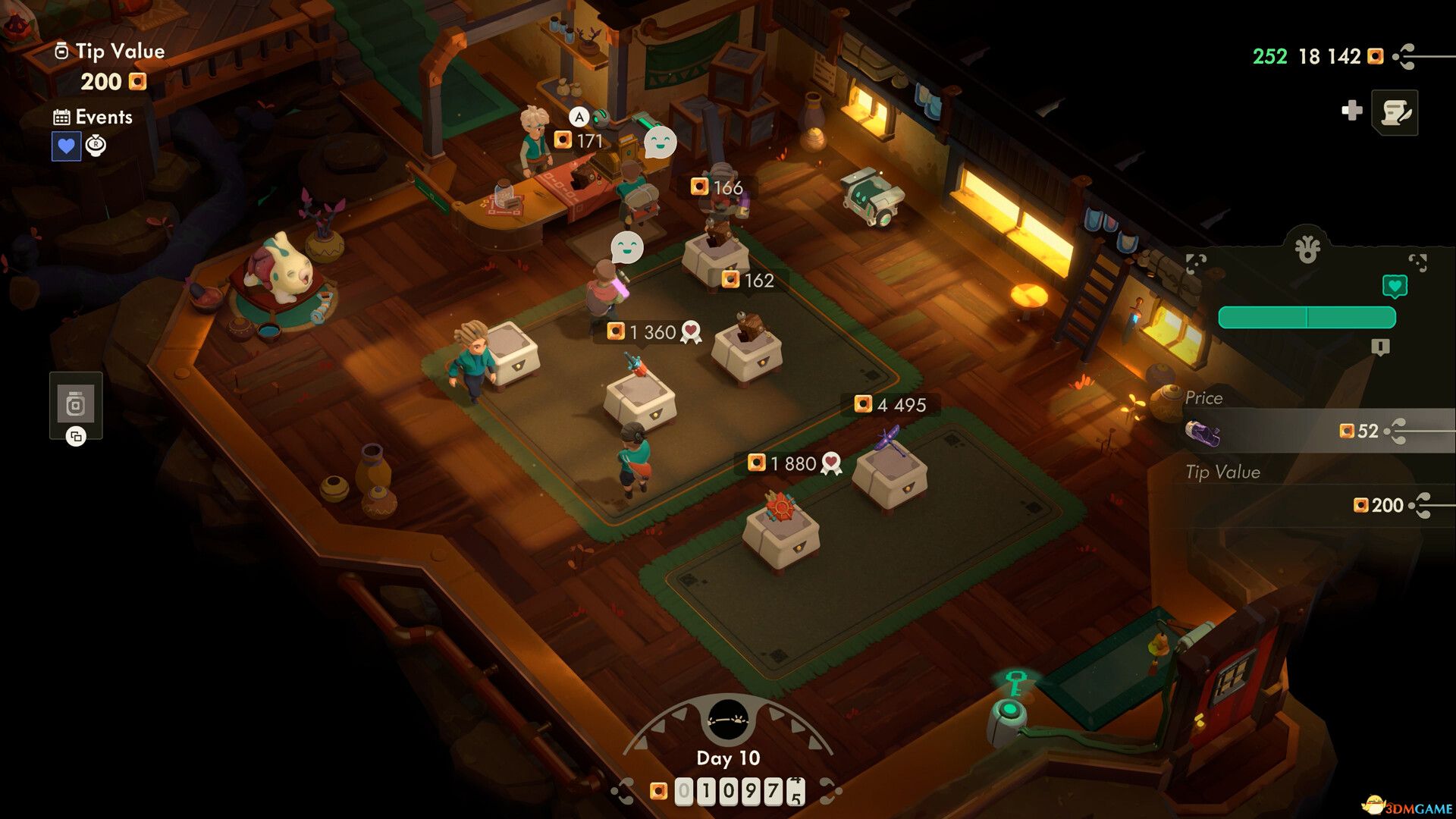Toggle the blue heart event indicator
This screenshot has height=819, width=1456.
[x=67, y=145]
